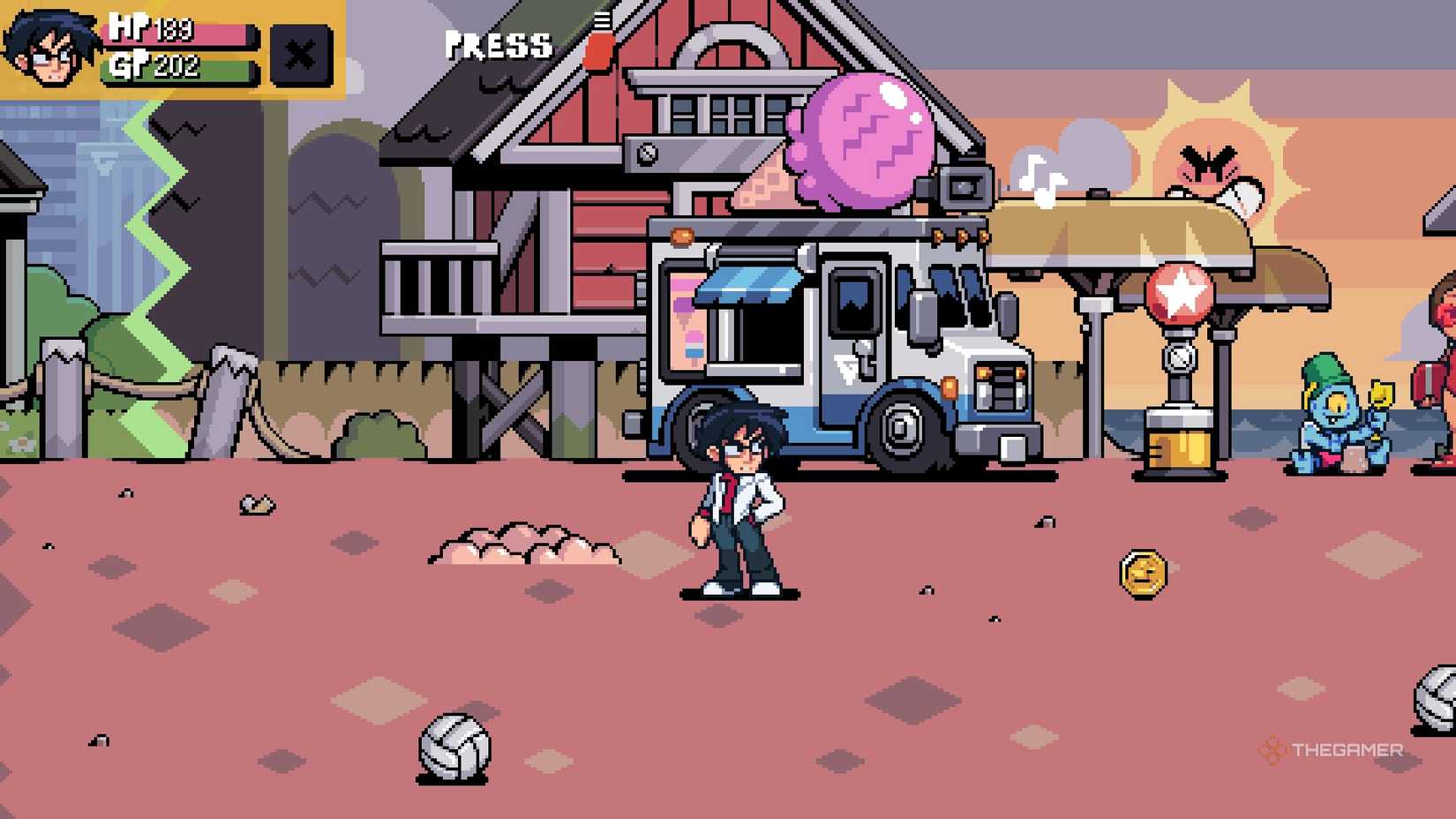
Task: Click the gold coin on the ground
Action: tap(1143, 572)
